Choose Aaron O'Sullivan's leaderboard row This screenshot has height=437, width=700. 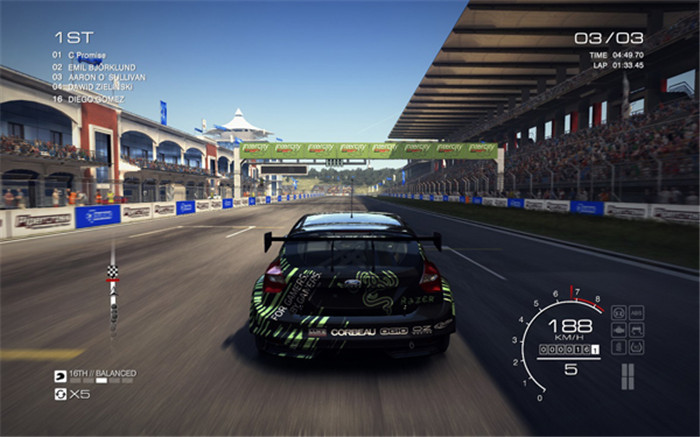98,76
